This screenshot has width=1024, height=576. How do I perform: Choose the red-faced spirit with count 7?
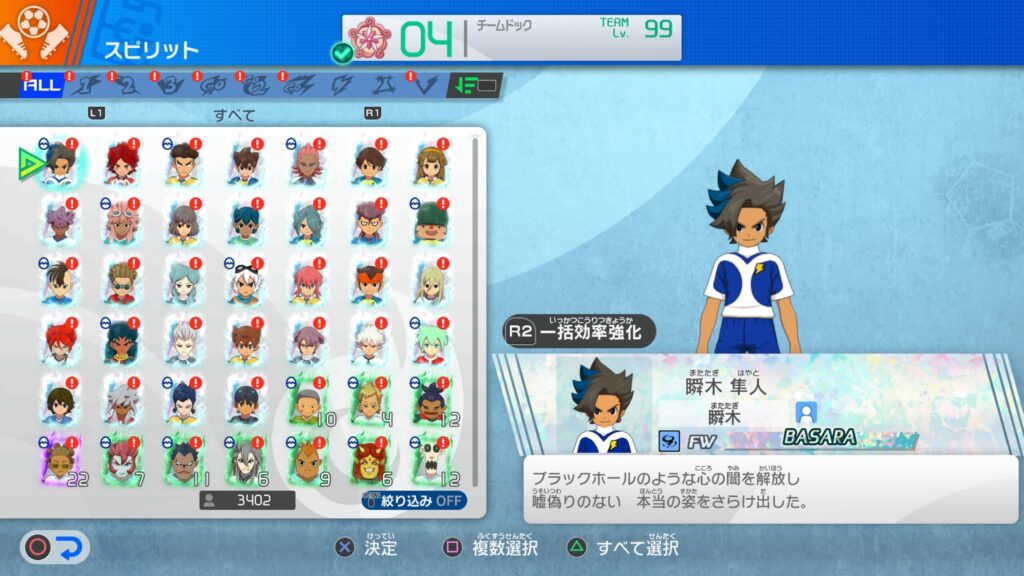click(x=122, y=460)
